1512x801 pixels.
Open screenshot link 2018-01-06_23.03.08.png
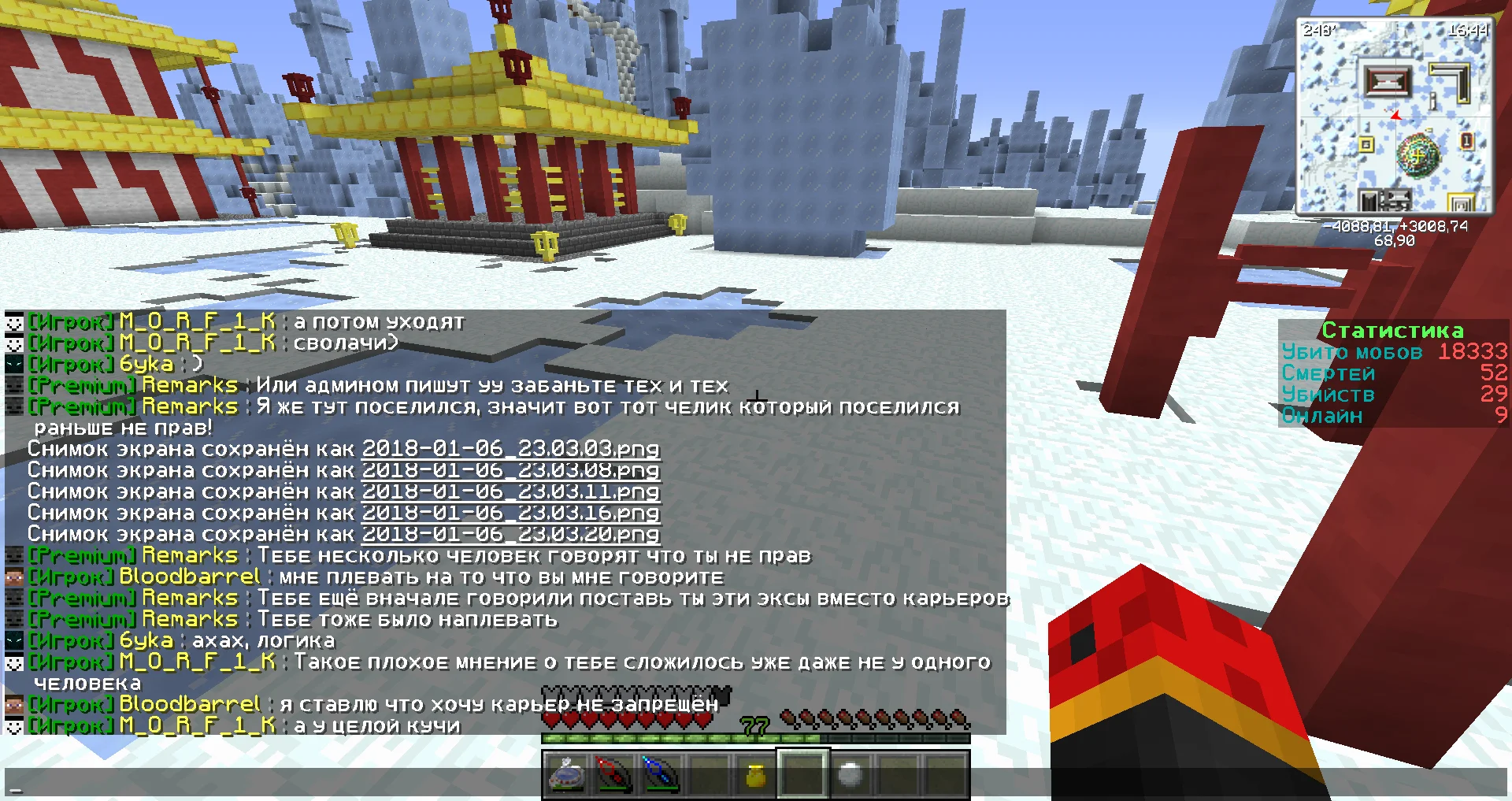click(x=510, y=470)
